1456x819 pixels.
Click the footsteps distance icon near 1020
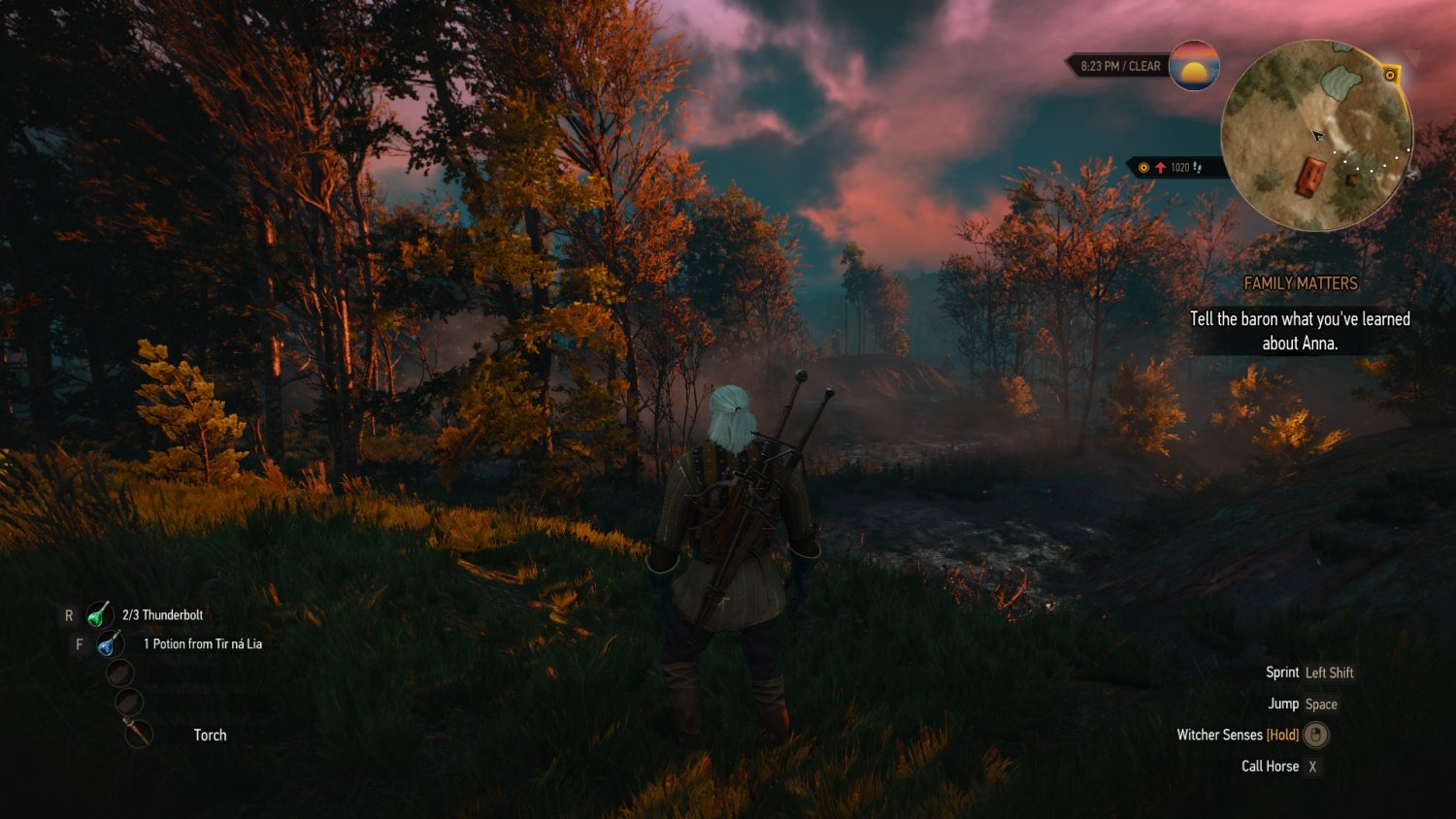tap(1198, 167)
